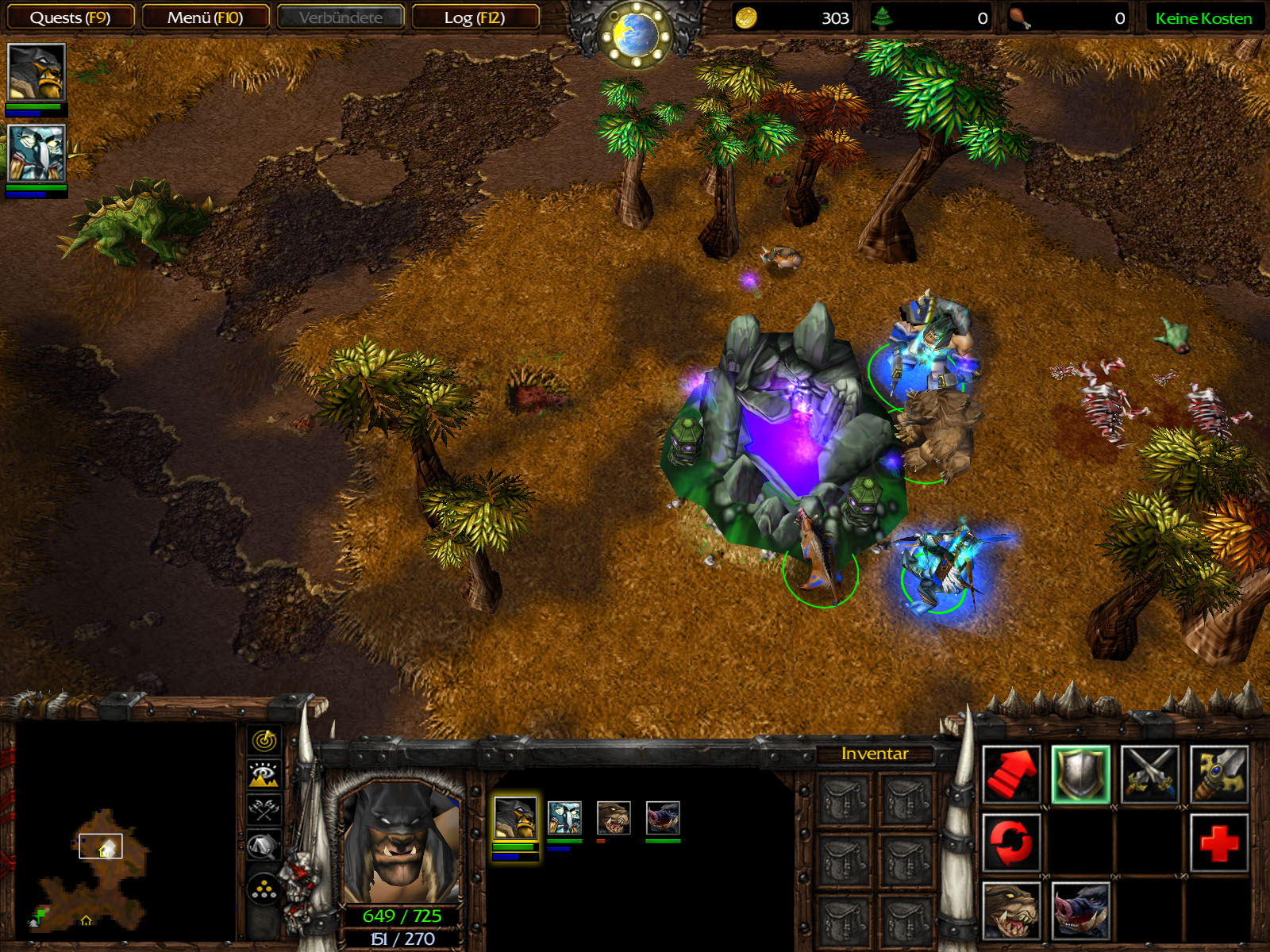Screen dimensions: 1270x952
Task: Use the Patrol circular arrows command
Action: pyautogui.click(x=1011, y=843)
